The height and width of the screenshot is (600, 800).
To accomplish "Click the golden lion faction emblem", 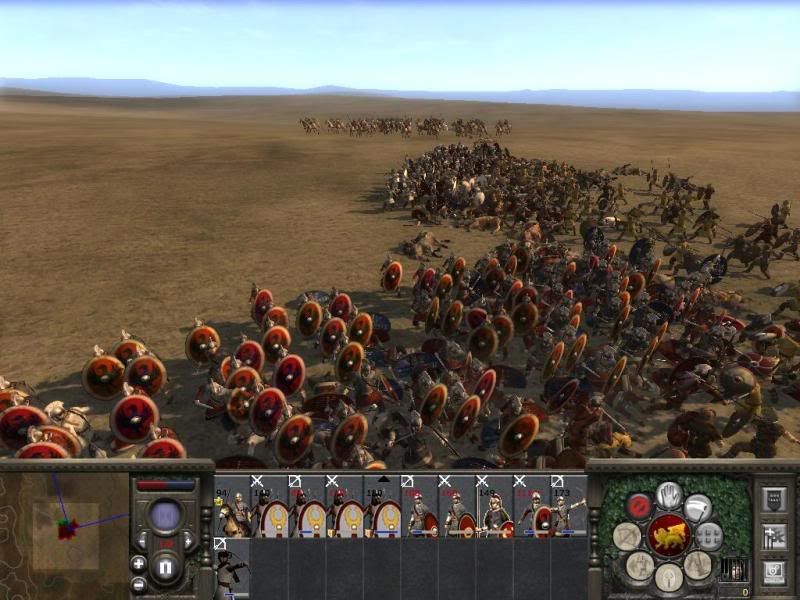I will (x=668, y=536).
